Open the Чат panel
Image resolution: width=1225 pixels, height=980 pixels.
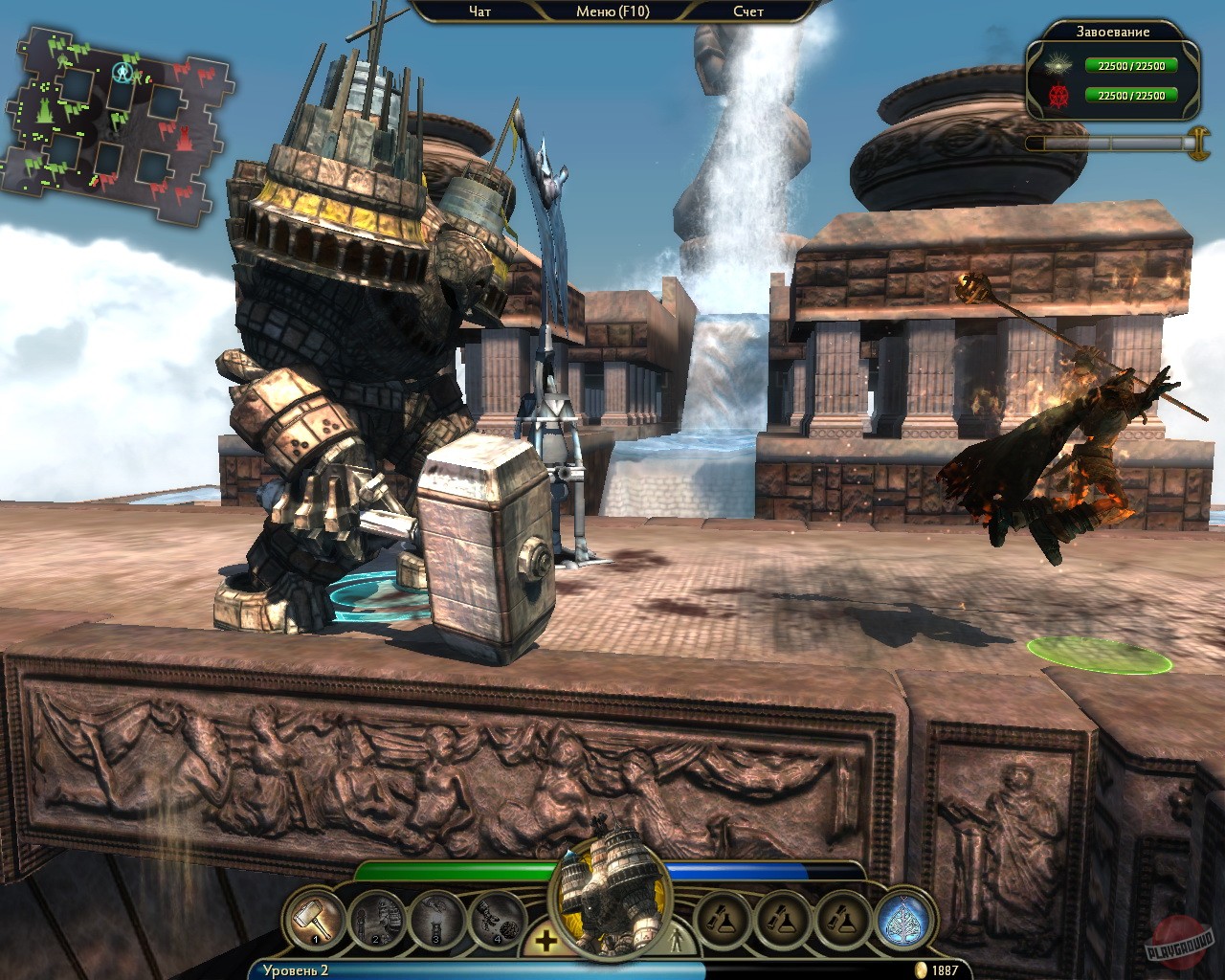click(479, 11)
